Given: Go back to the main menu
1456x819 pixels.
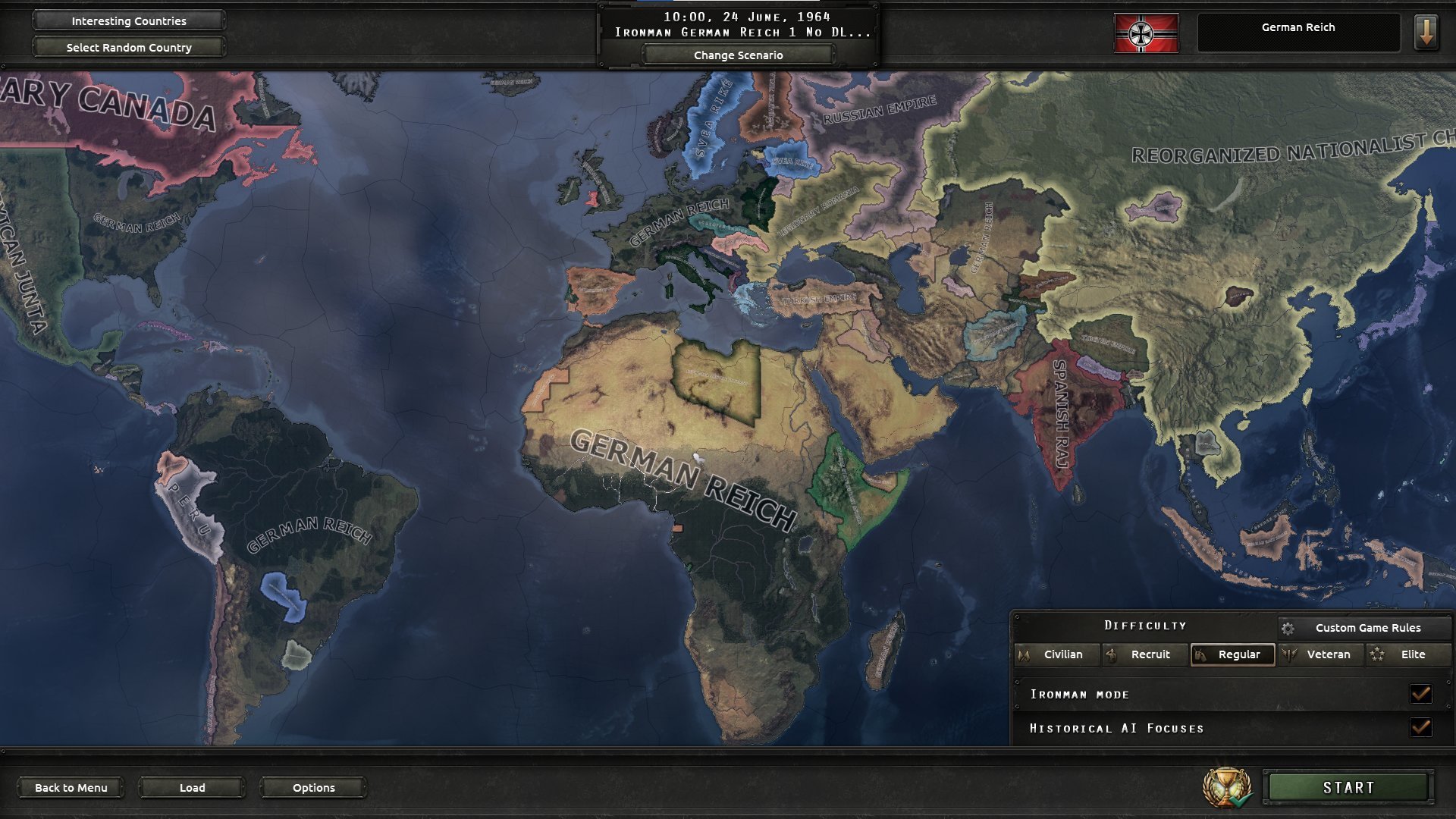Looking at the screenshot, I should coord(71,788).
